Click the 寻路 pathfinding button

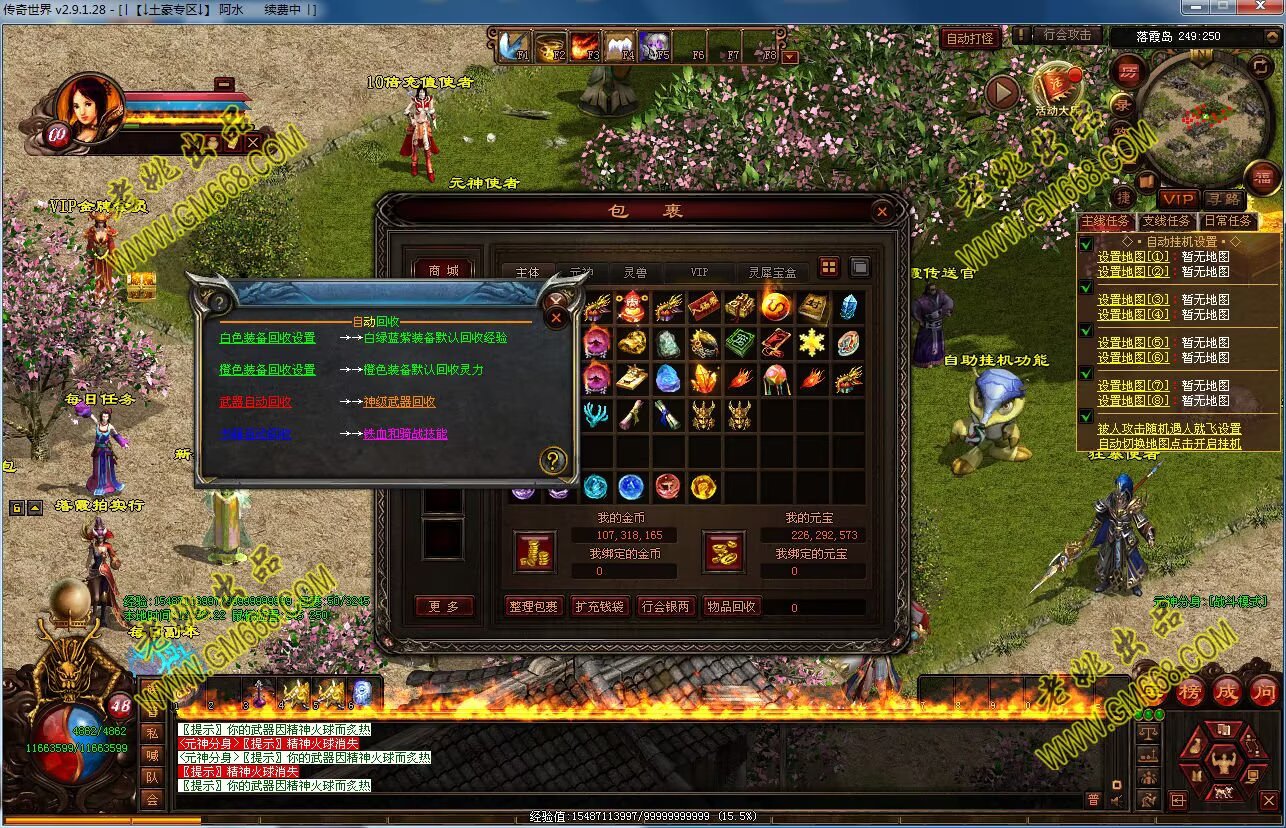point(1222,200)
